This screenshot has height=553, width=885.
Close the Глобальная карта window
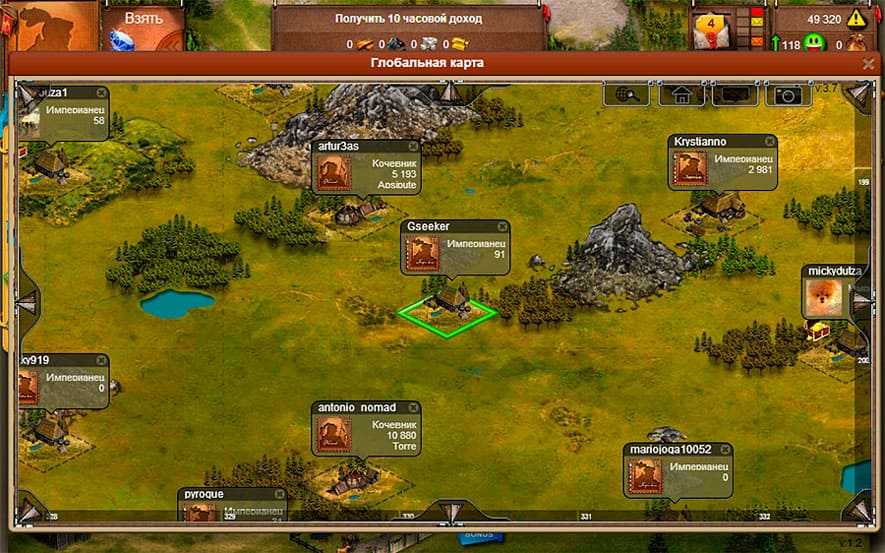(x=868, y=63)
